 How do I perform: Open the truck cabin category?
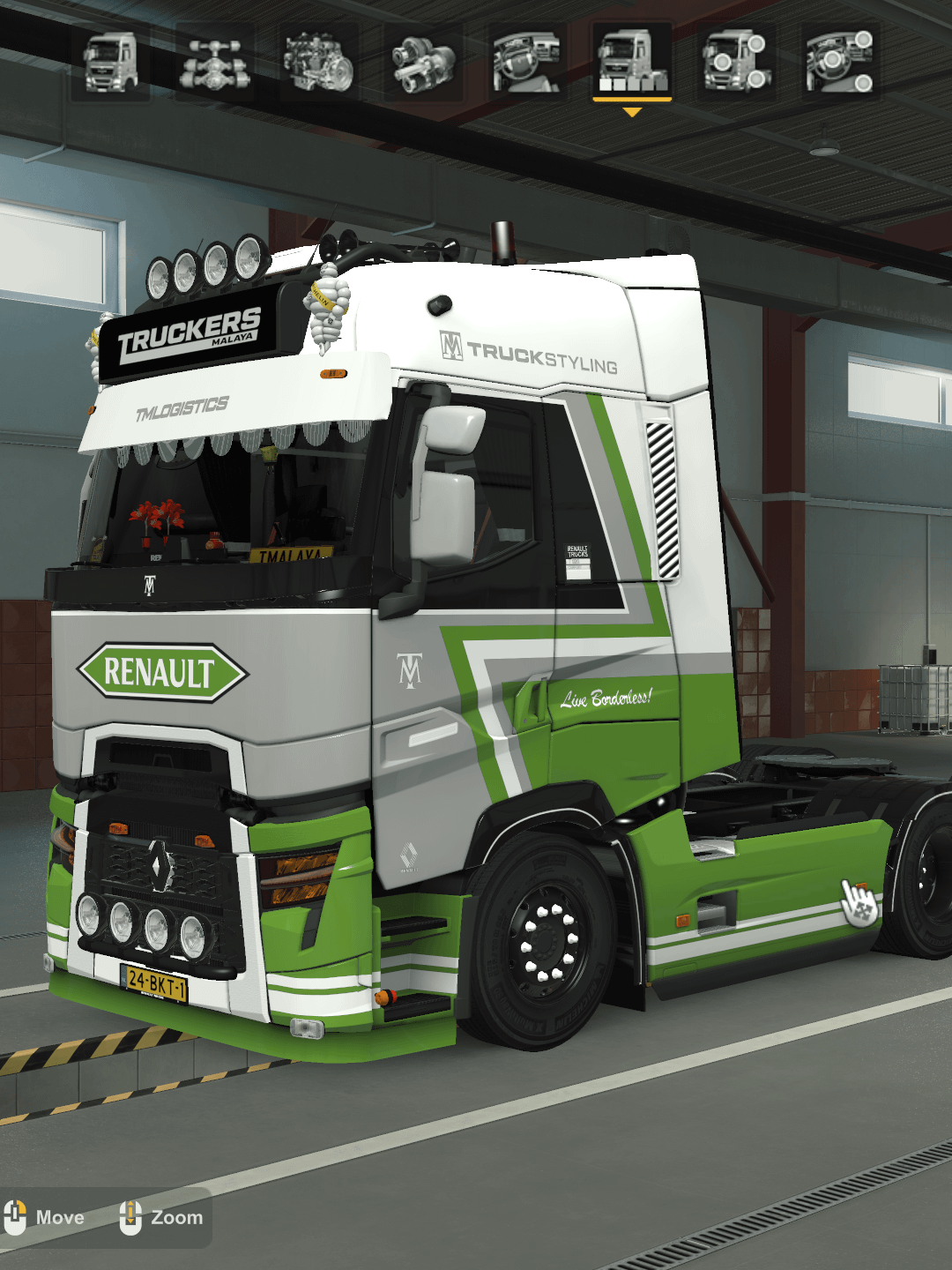110,63
